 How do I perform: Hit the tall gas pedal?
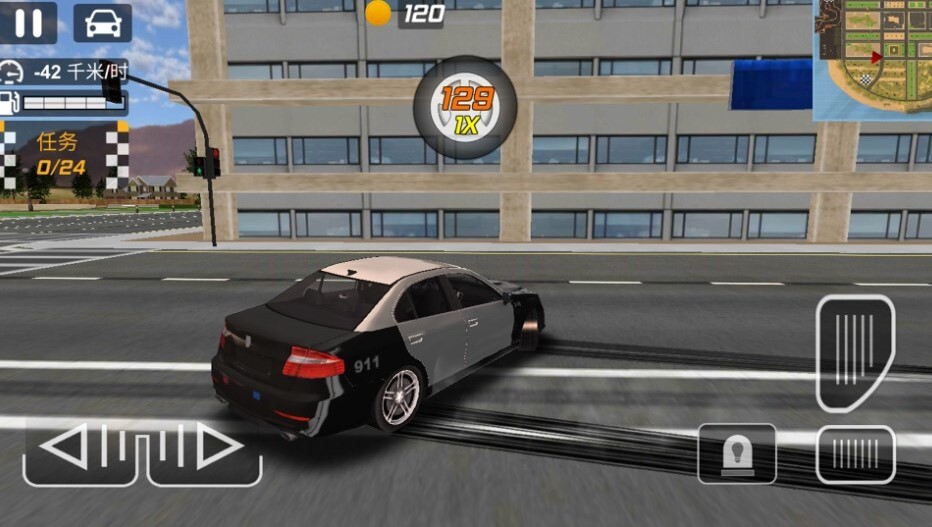[855, 352]
